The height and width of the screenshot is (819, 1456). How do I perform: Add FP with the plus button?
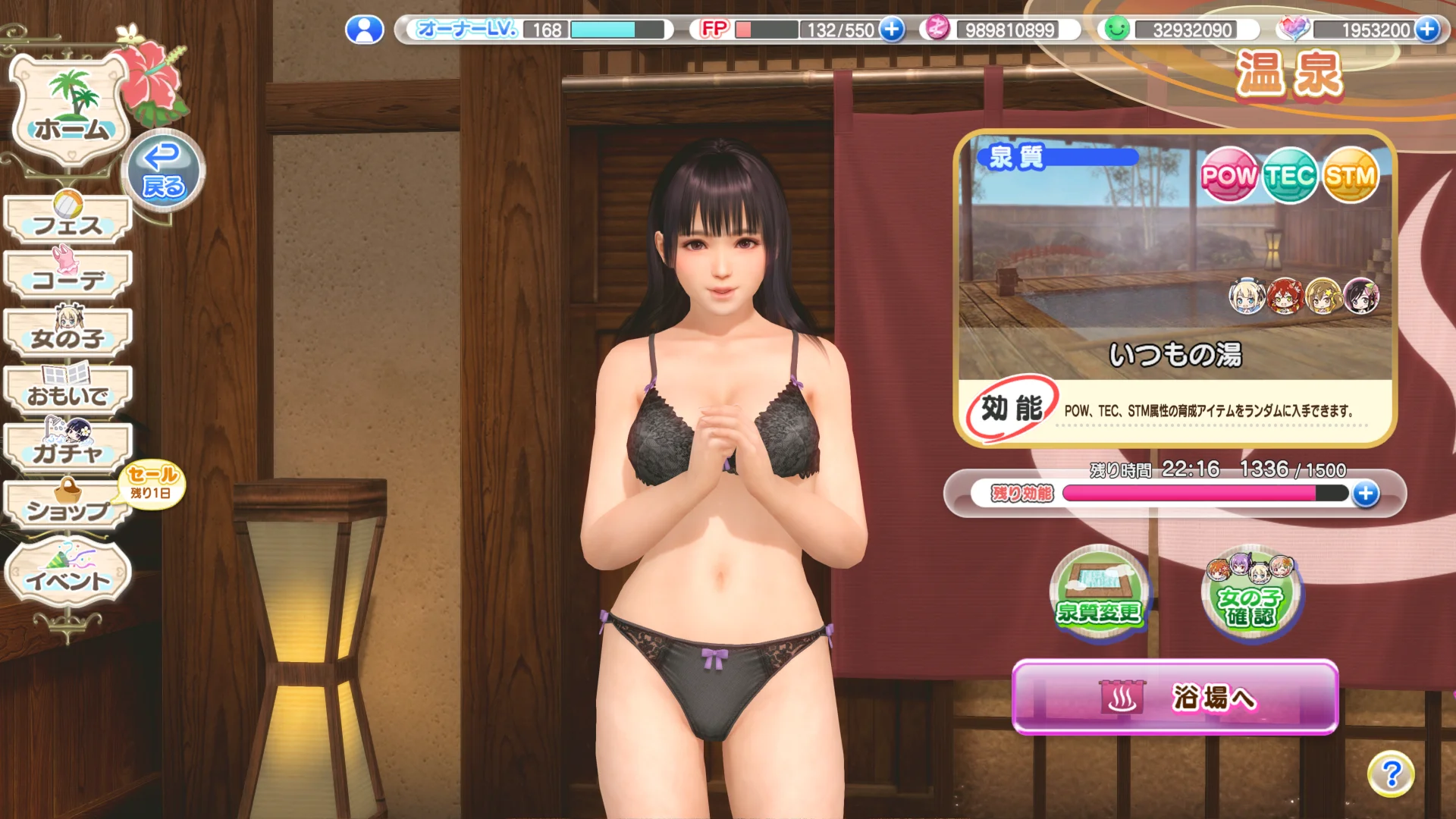893,30
